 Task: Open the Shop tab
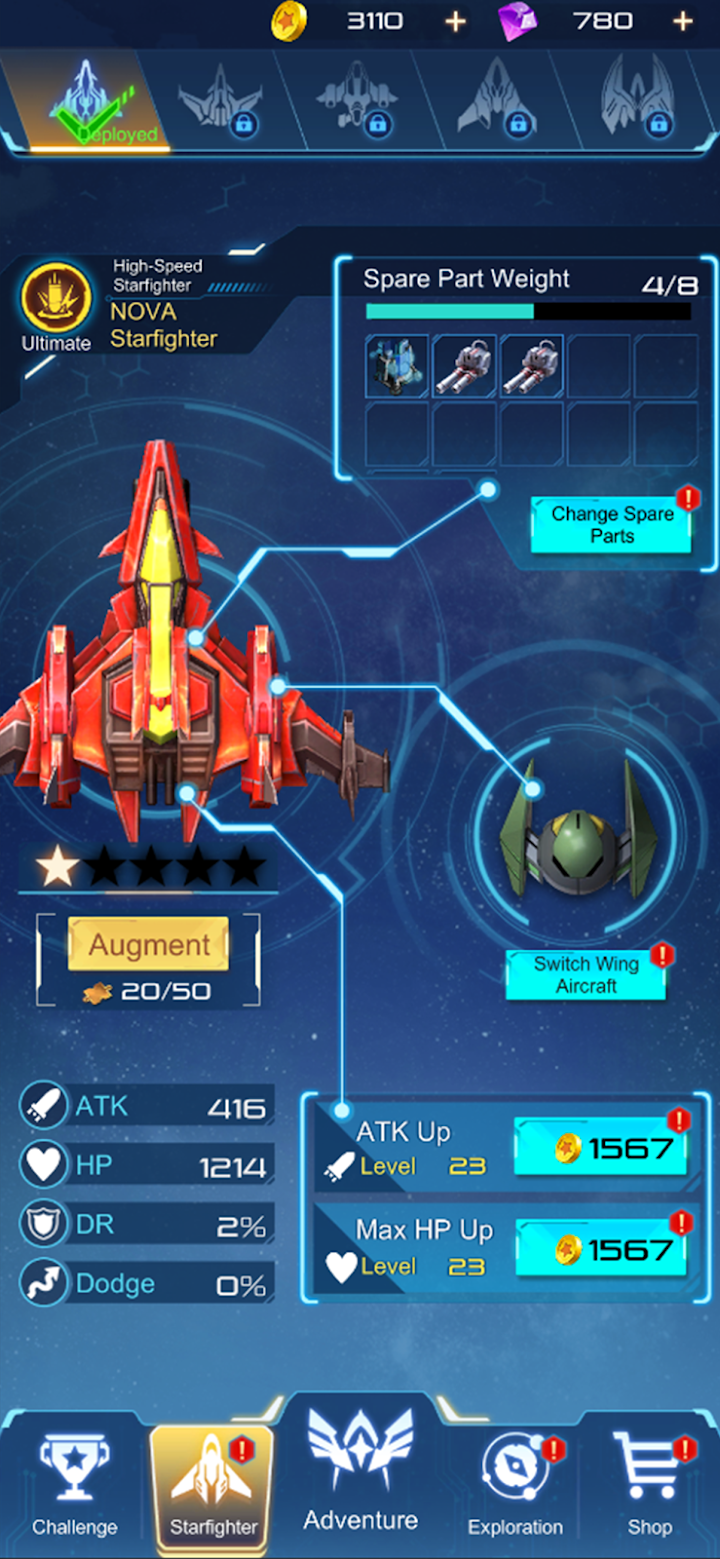[649, 1485]
